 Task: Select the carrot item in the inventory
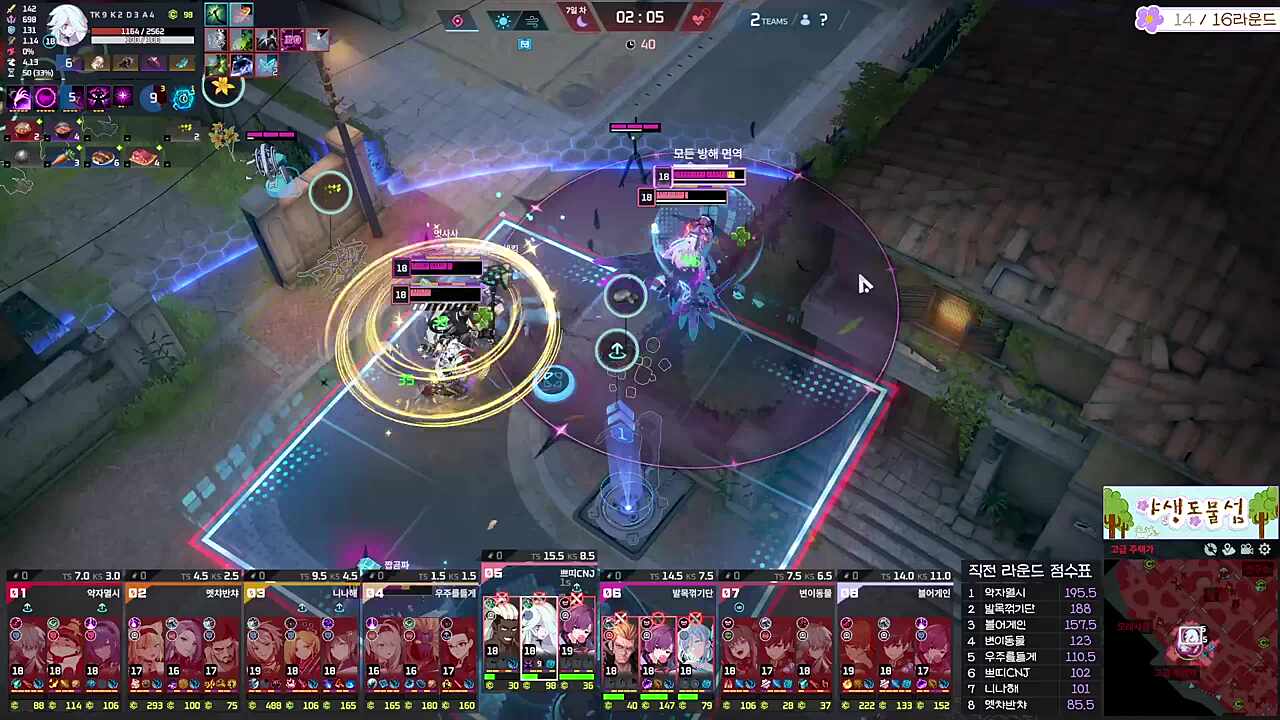pos(62,156)
